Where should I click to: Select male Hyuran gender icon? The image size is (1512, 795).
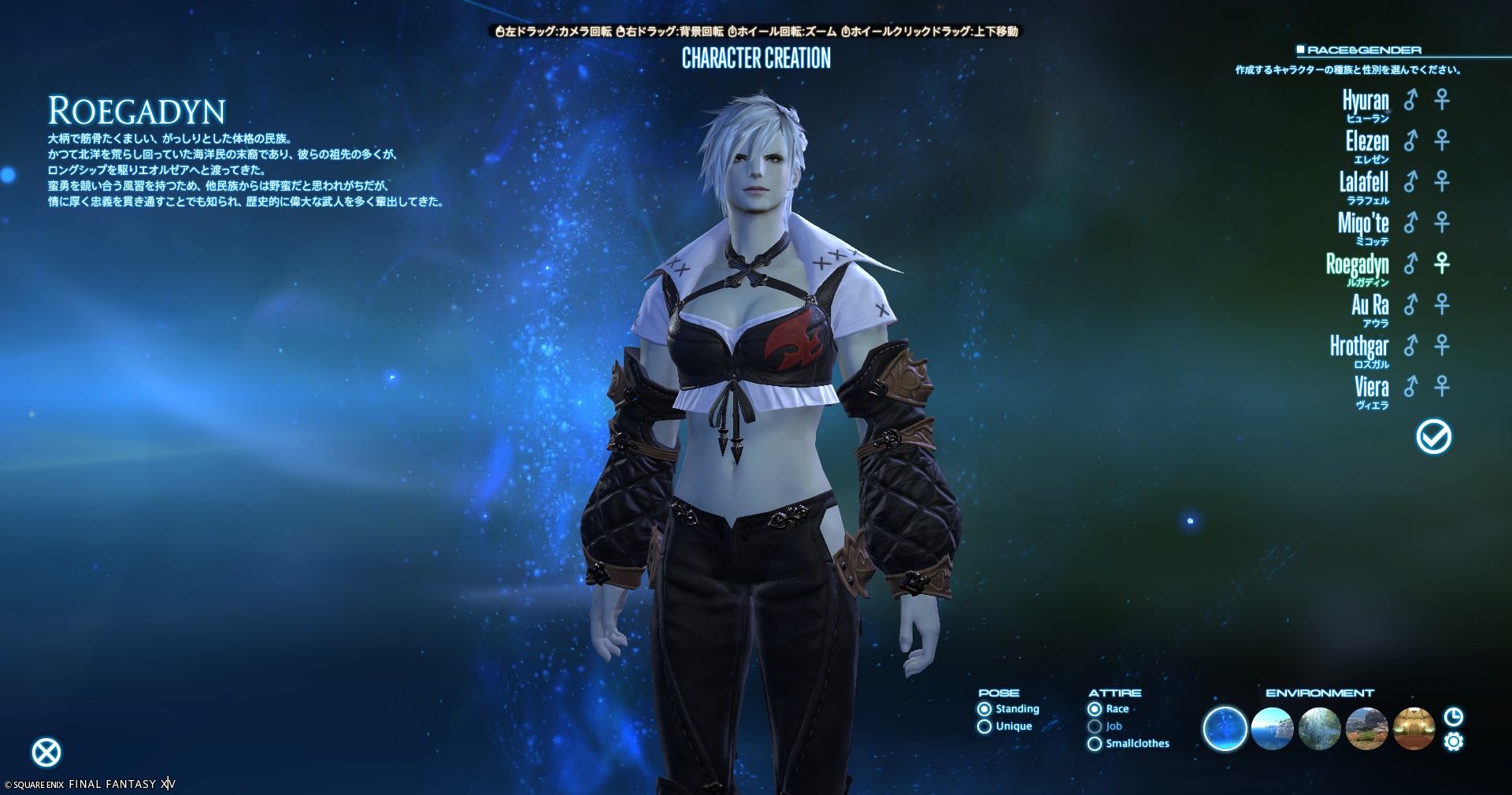(x=1411, y=99)
